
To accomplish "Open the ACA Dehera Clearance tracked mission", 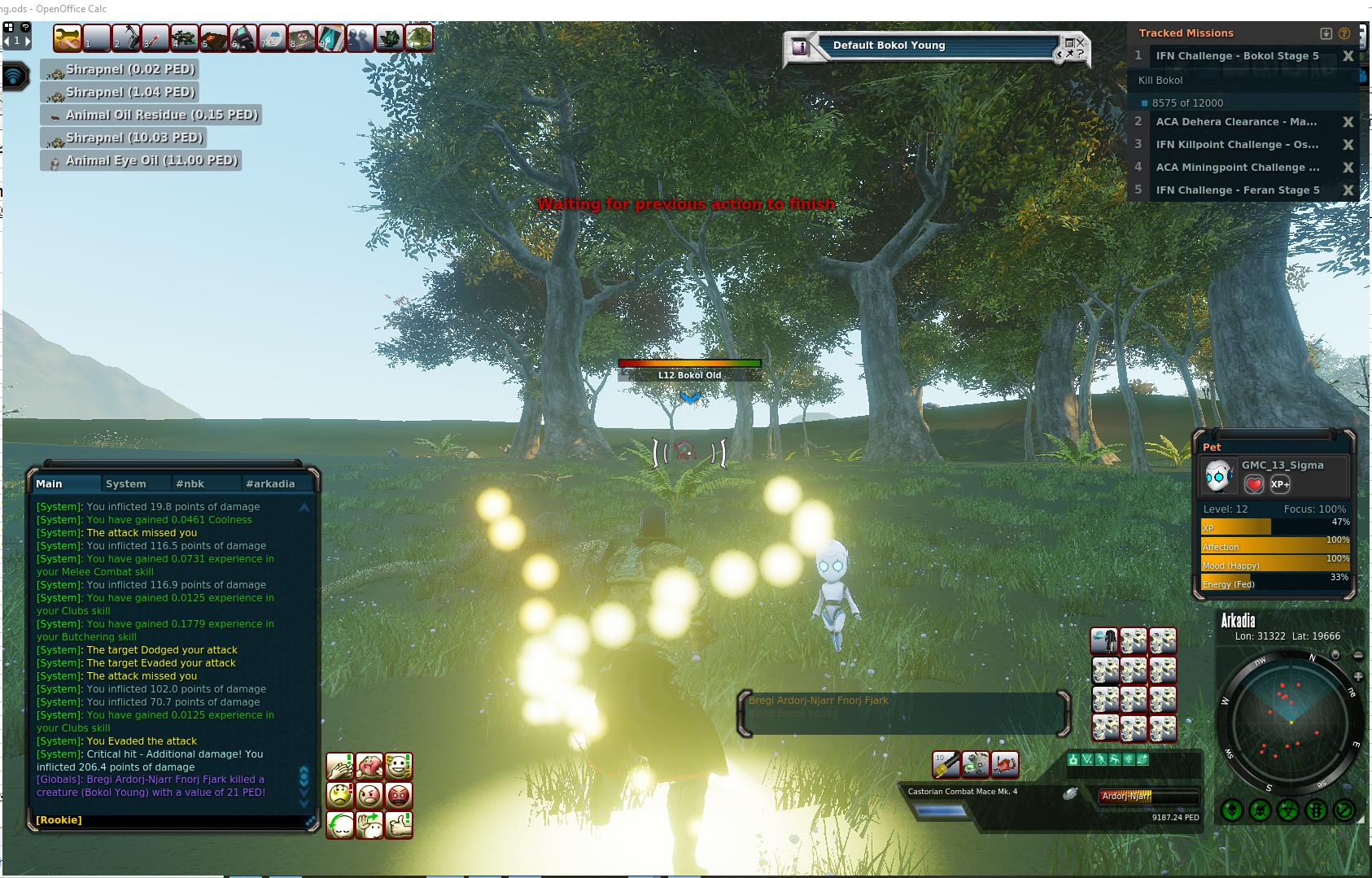I will pos(1235,122).
